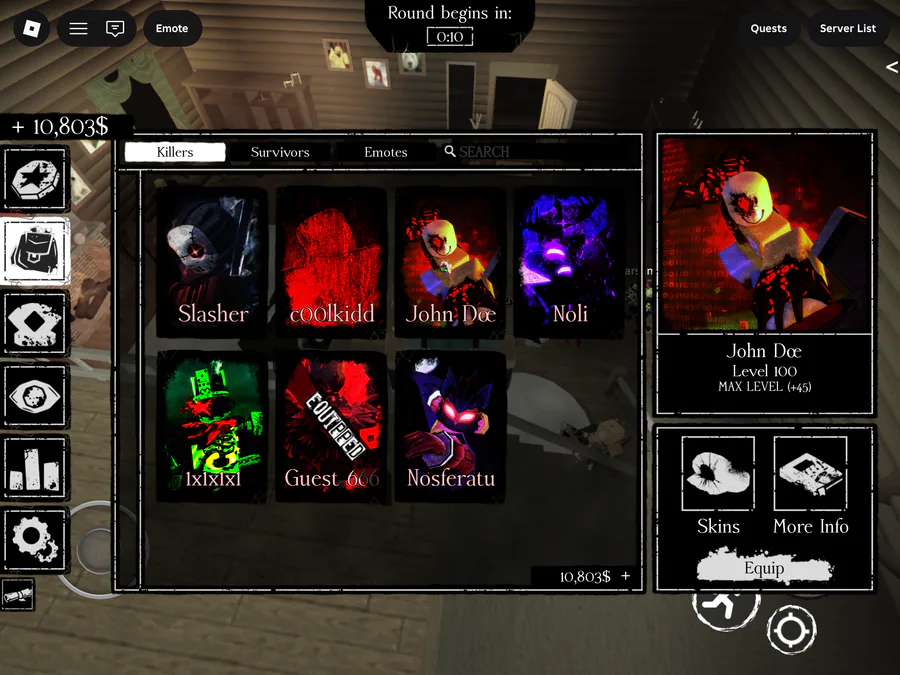Open the Emotes tab

pyautogui.click(x=385, y=152)
